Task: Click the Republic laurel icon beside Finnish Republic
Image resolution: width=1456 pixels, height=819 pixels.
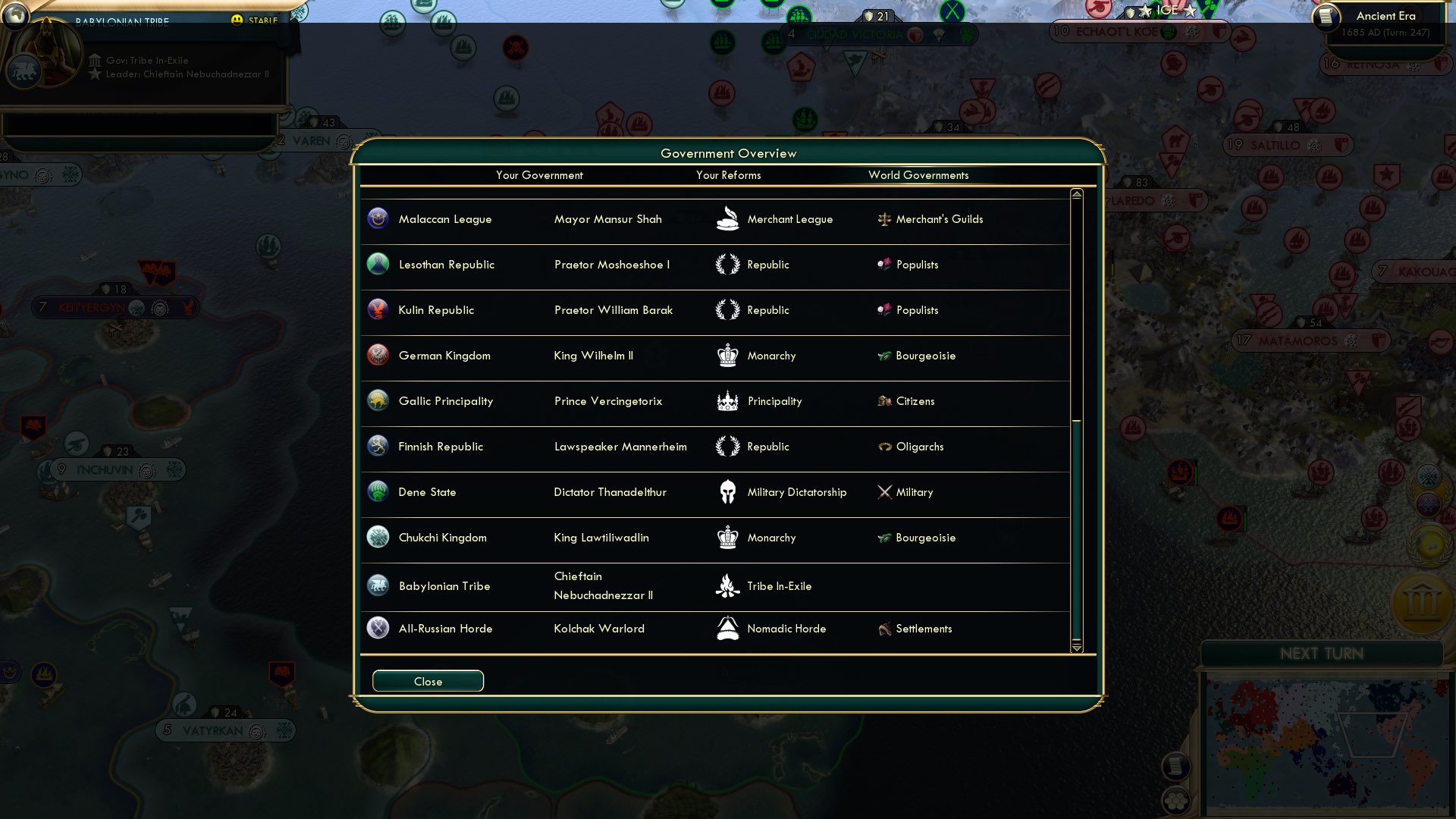Action: [728, 447]
